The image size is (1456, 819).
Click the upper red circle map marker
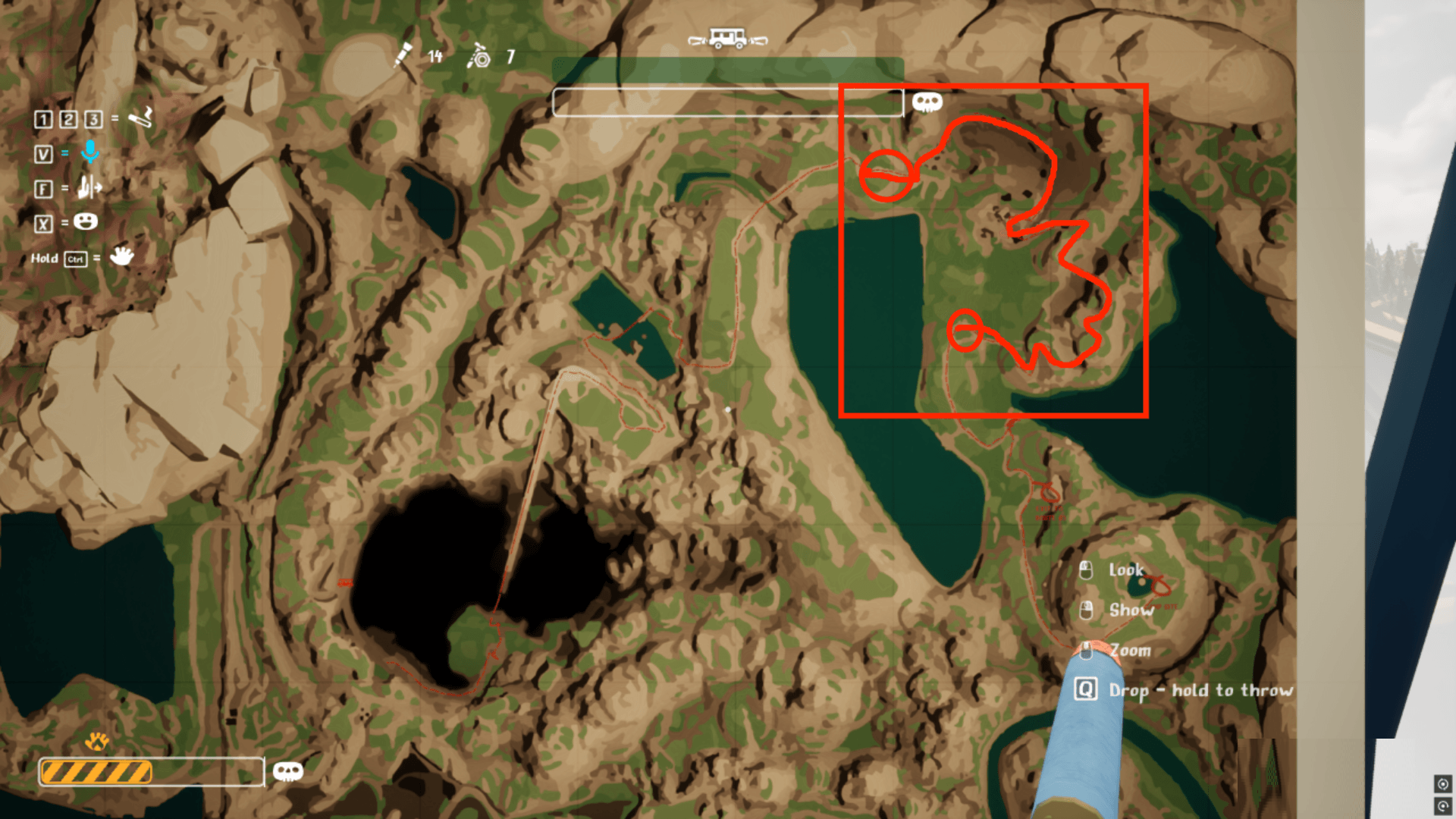click(x=886, y=175)
